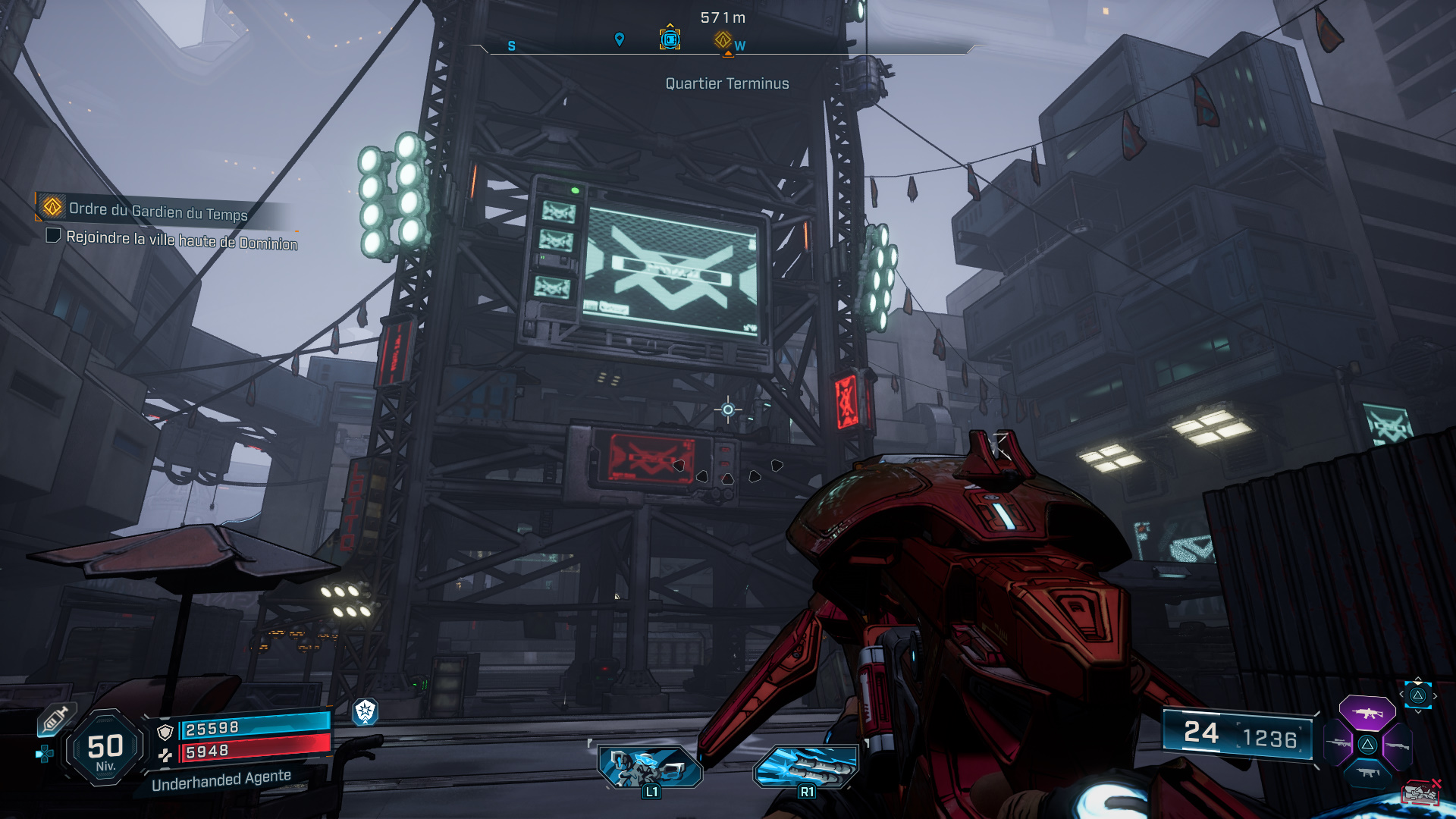Image resolution: width=1456 pixels, height=819 pixels.
Task: Toggle the shield icon beside the 25598 bar
Action: 165,732
